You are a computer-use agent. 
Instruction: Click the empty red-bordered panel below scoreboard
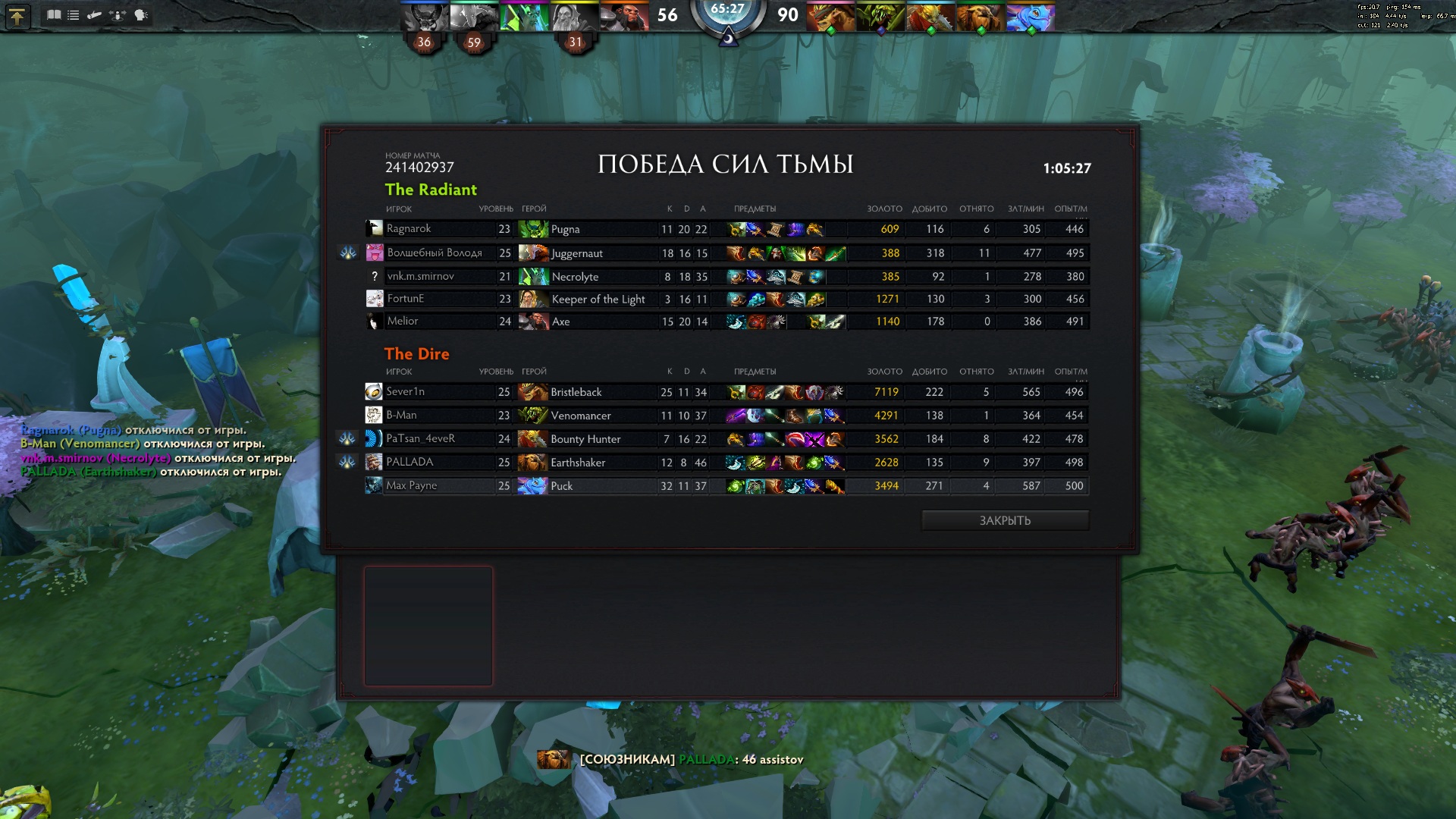(x=428, y=626)
